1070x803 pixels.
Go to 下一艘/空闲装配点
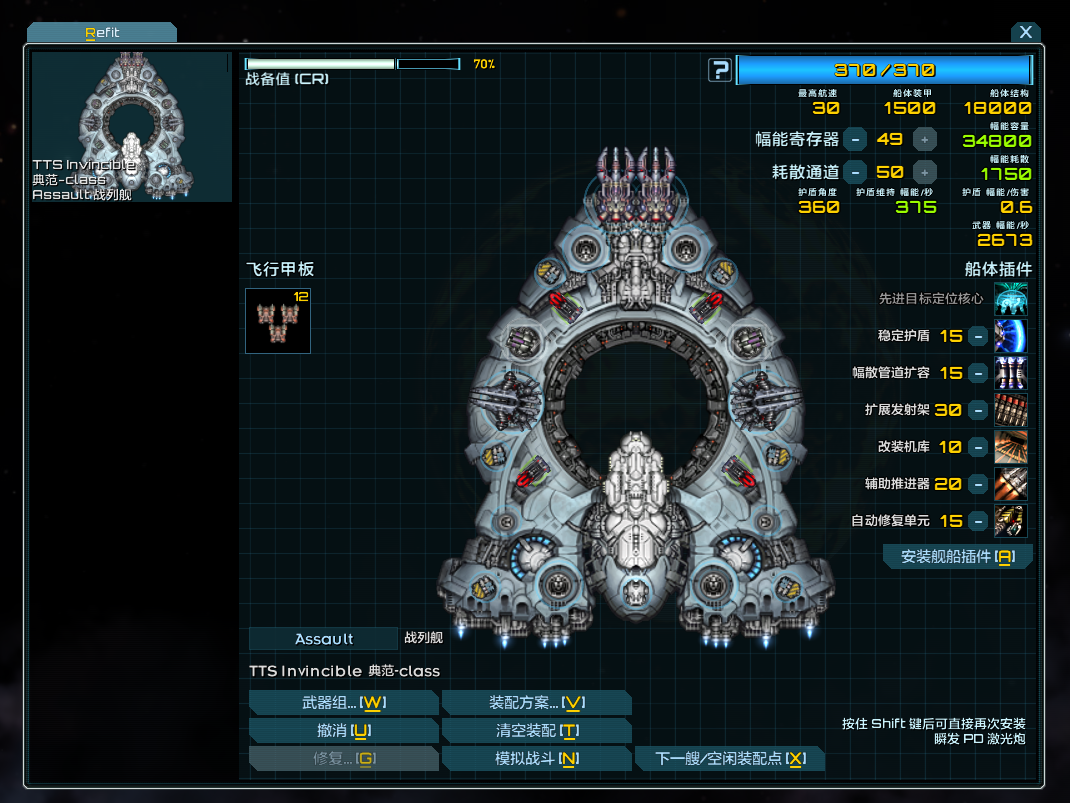click(x=730, y=759)
